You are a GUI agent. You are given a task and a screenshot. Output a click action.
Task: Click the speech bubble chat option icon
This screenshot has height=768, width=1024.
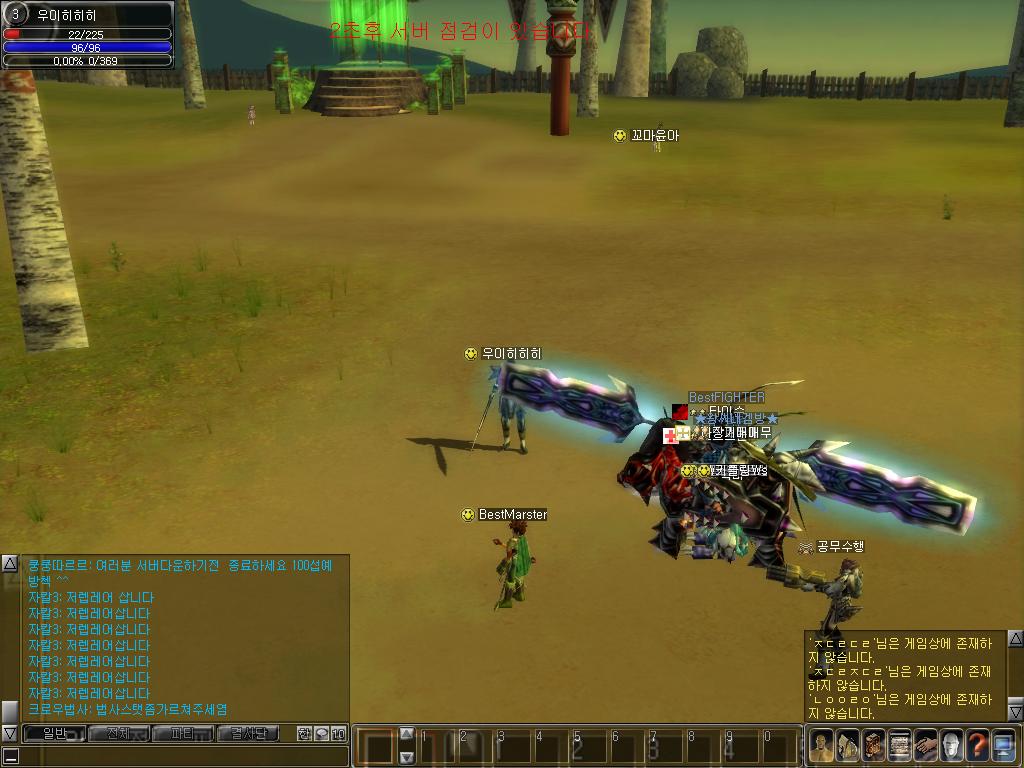pos(321,734)
